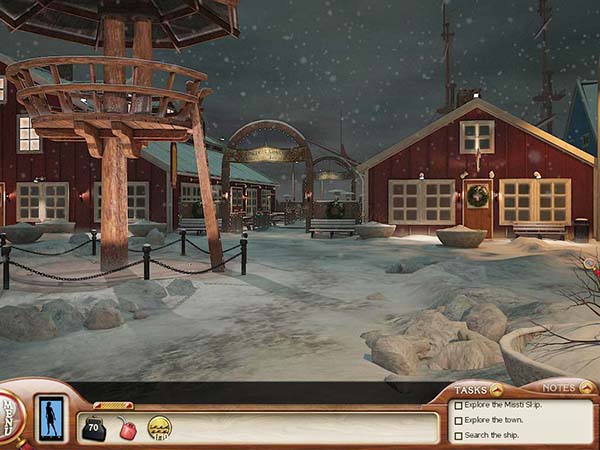Toggle the 'Explore the town' task checkbox
Image resolution: width=600 pixels, height=450 pixels.
tap(458, 421)
